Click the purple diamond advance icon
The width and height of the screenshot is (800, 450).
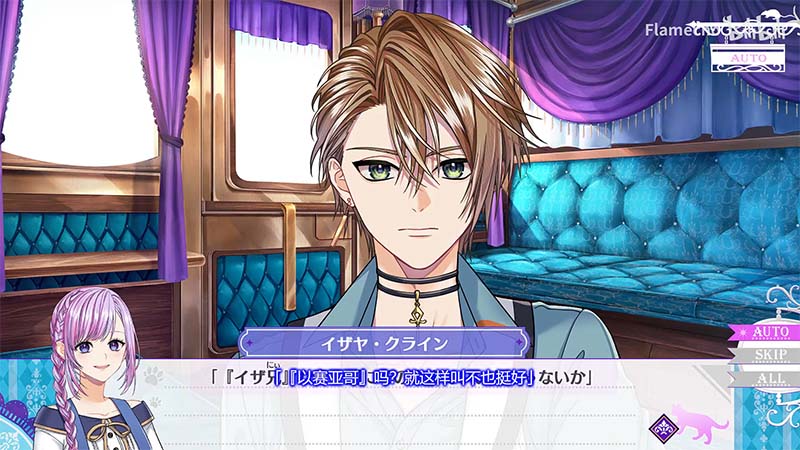click(x=663, y=425)
